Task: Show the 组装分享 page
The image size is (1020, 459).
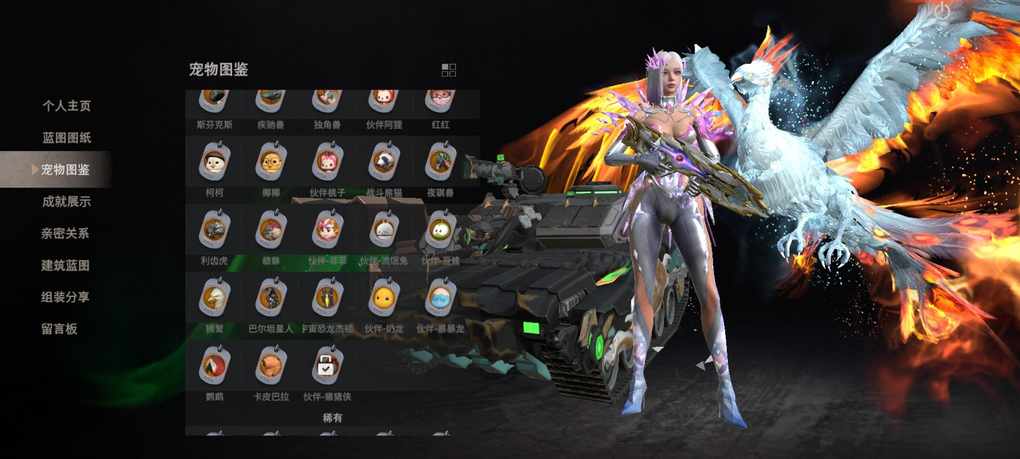Action: pyautogui.click(x=66, y=298)
